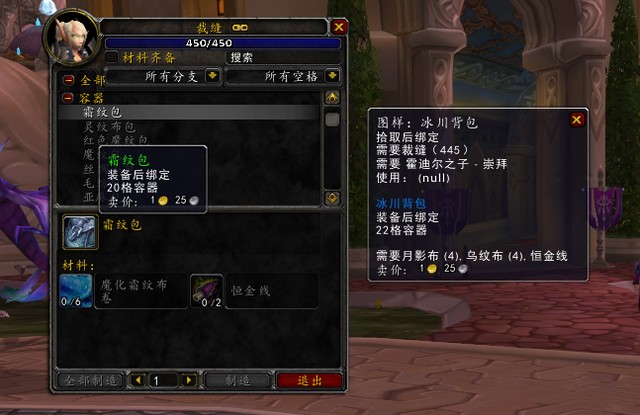Close the 冰川背包 pattern tooltip

576,120
